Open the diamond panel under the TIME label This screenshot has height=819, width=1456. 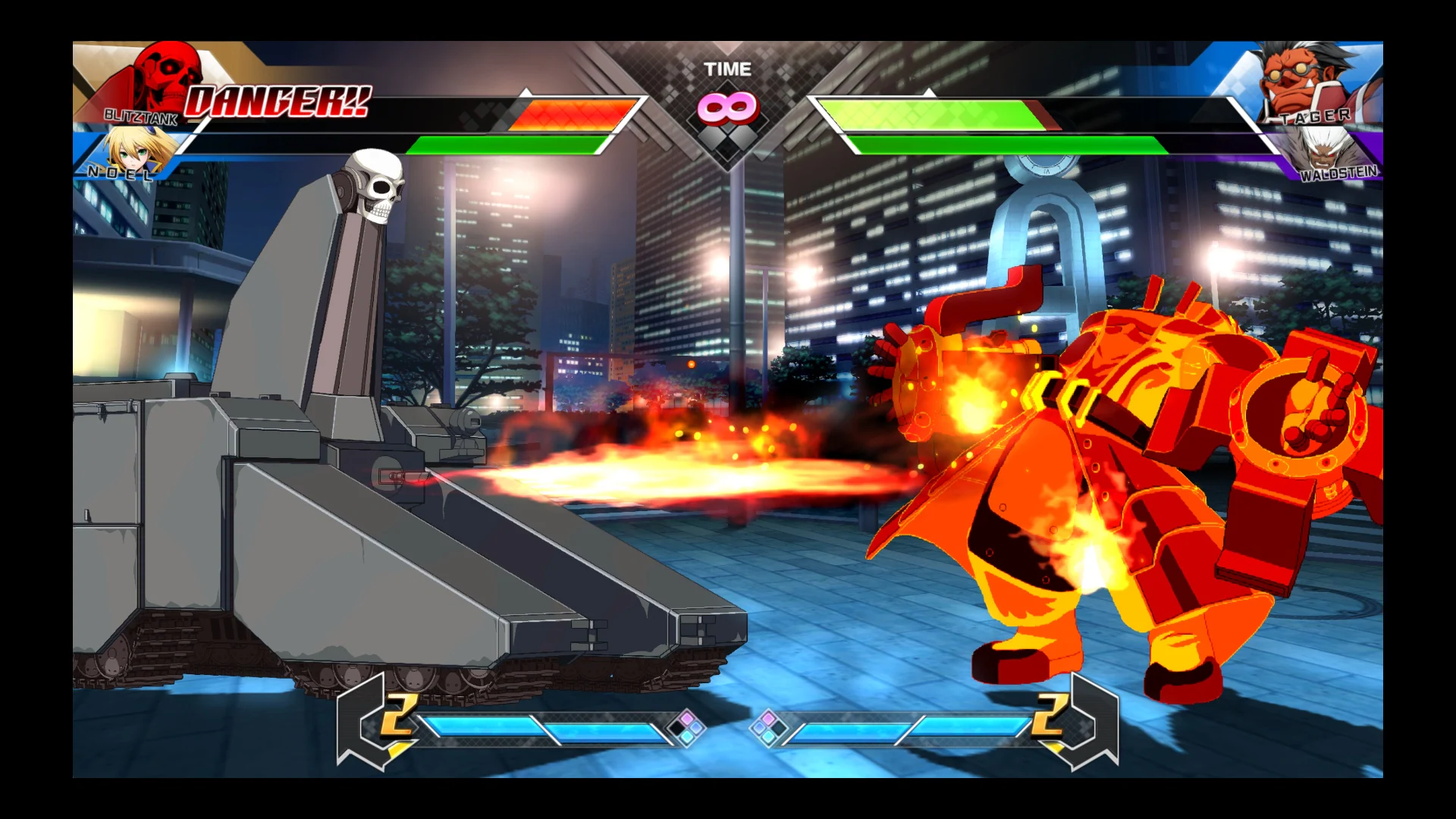[x=728, y=129]
